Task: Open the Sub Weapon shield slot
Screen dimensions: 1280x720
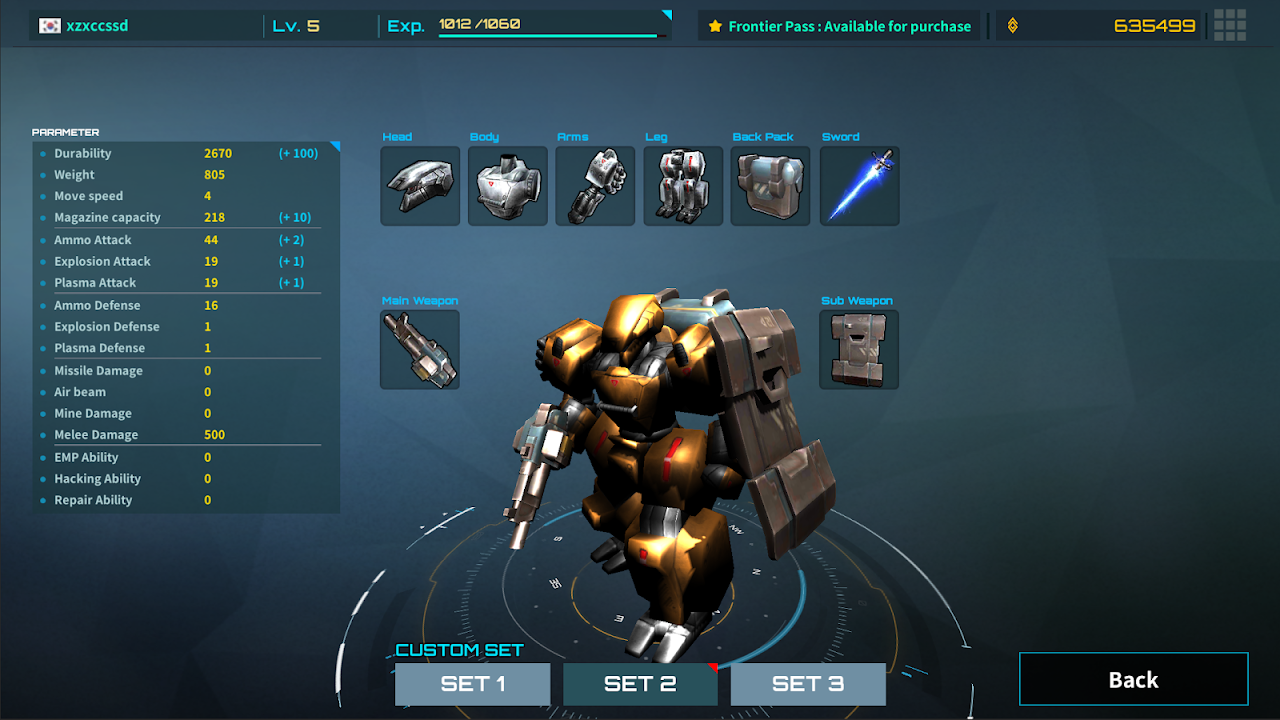Action: [x=859, y=349]
